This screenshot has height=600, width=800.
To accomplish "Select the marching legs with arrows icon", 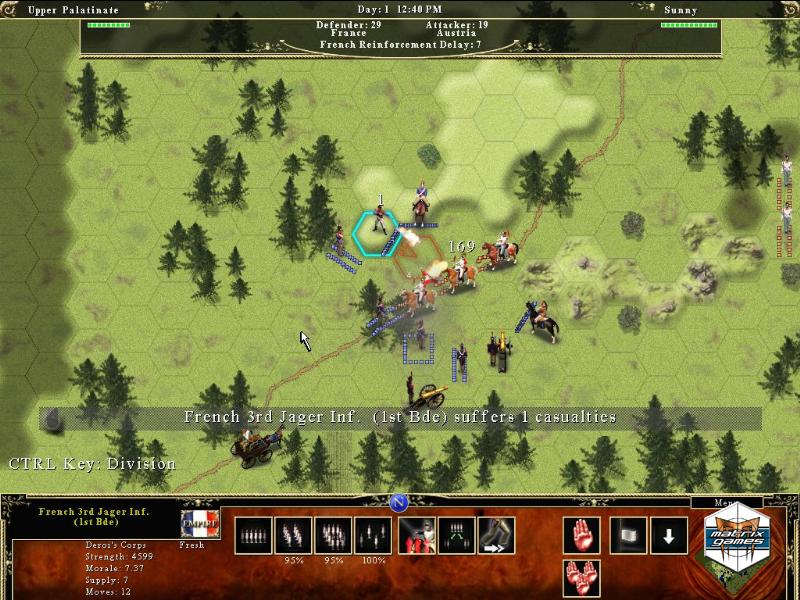I will point(496,535).
